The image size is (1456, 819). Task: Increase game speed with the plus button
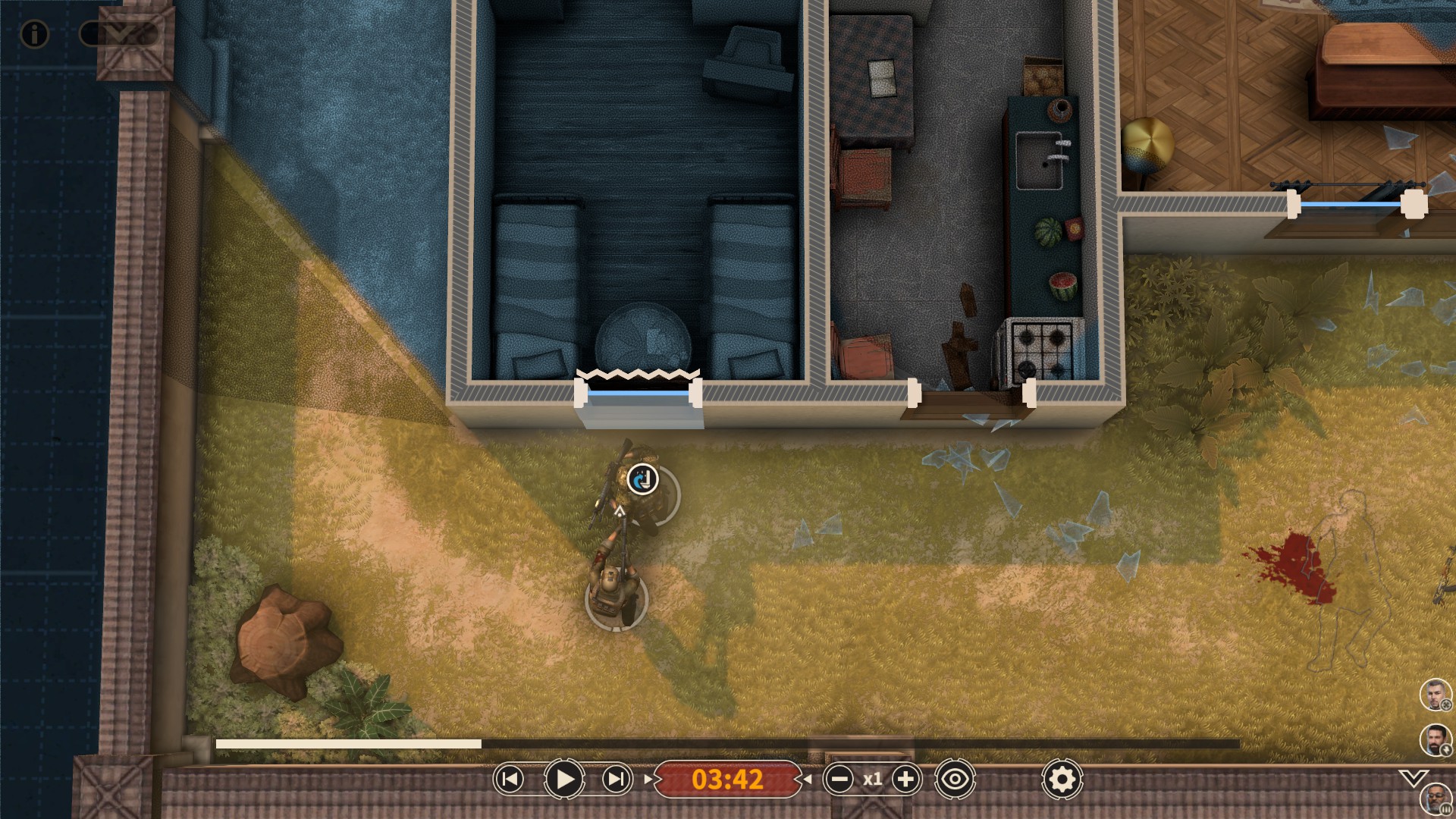click(x=905, y=778)
